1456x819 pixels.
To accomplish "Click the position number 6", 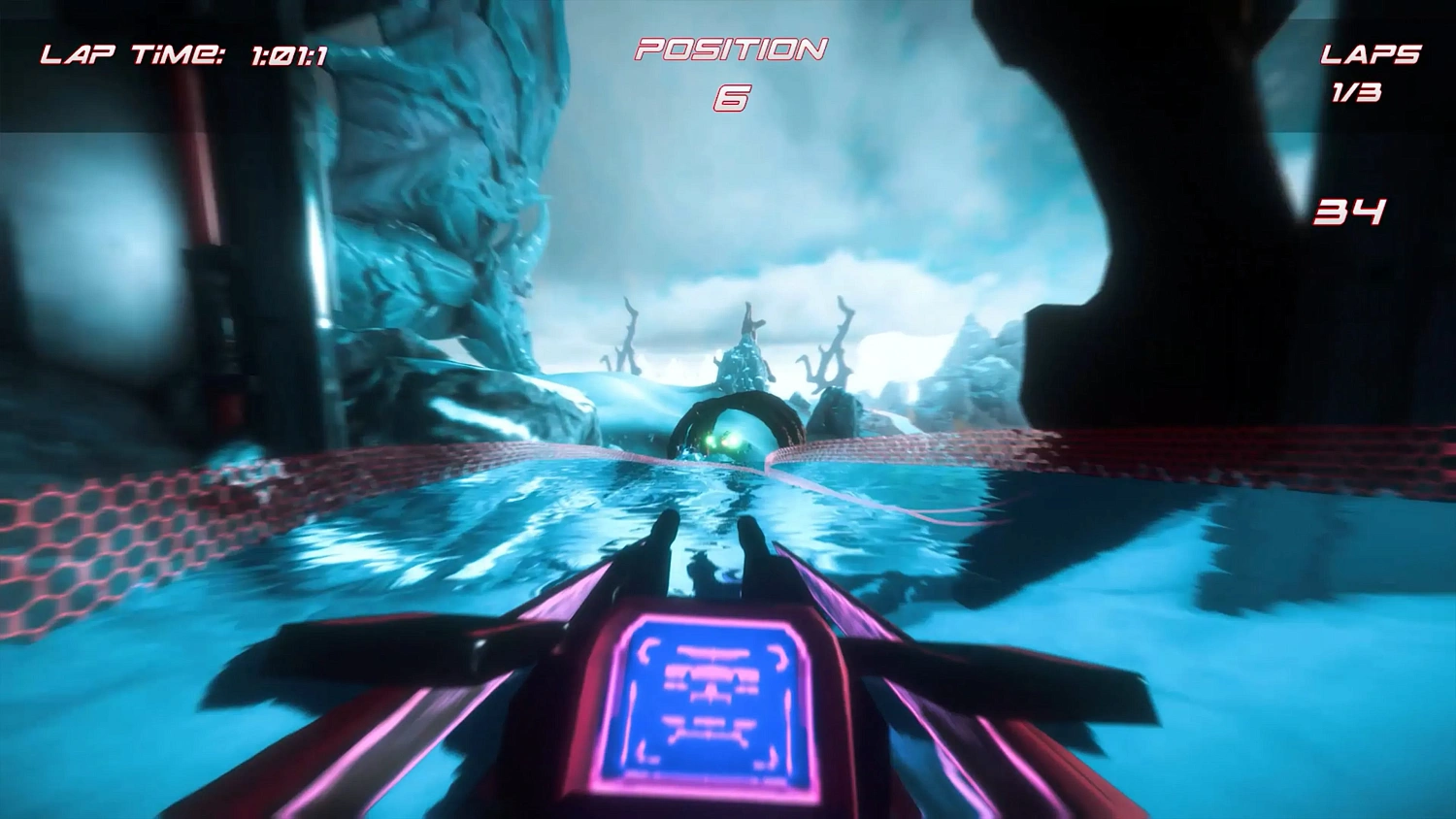I will pos(730,97).
